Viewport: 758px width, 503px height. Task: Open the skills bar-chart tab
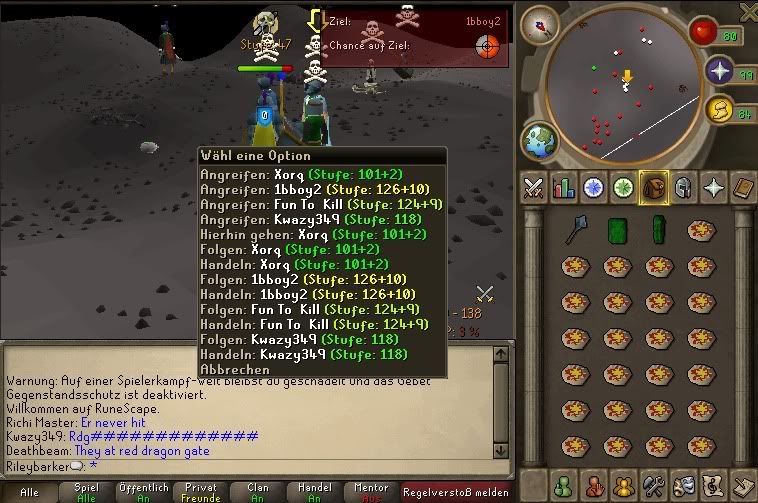coord(563,187)
